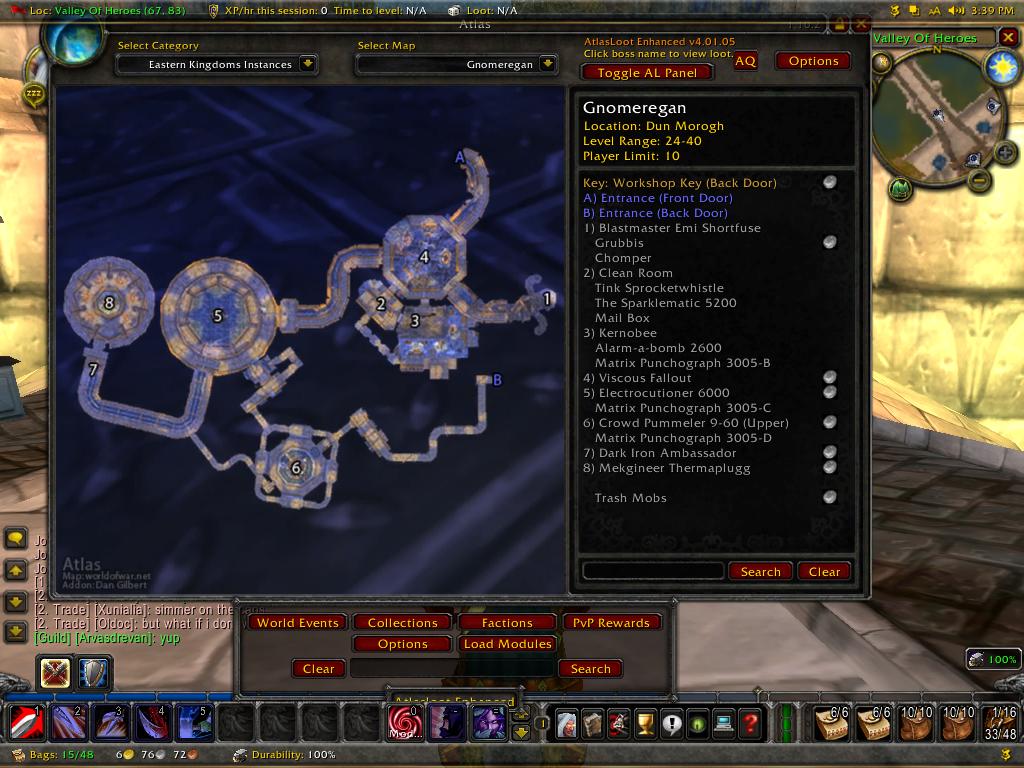Viewport: 1024px width, 768px height.
Task: Zoom in the minimap
Action: 1005,152
